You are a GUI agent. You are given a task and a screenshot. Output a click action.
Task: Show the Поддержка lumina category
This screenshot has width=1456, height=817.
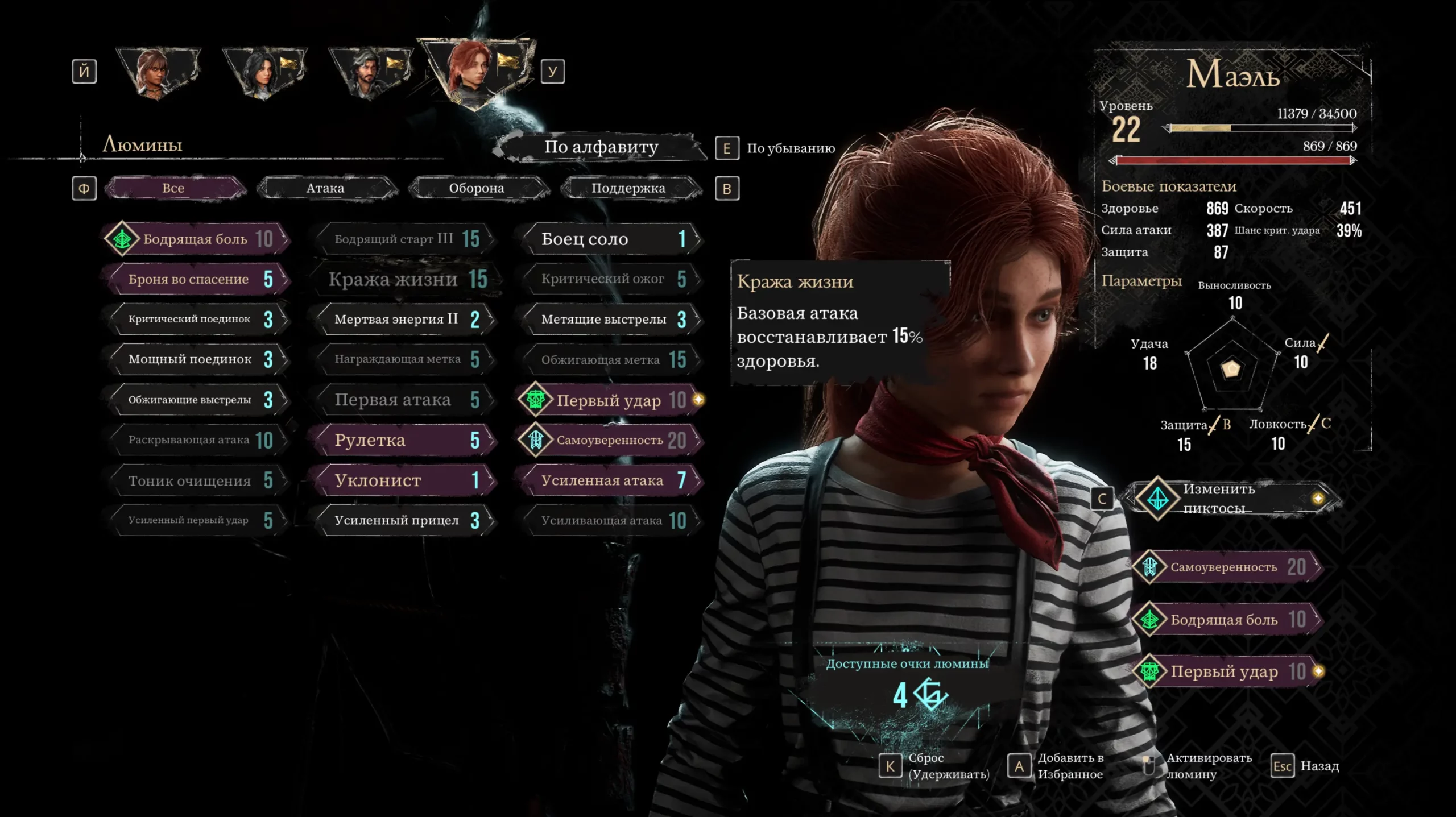point(628,188)
